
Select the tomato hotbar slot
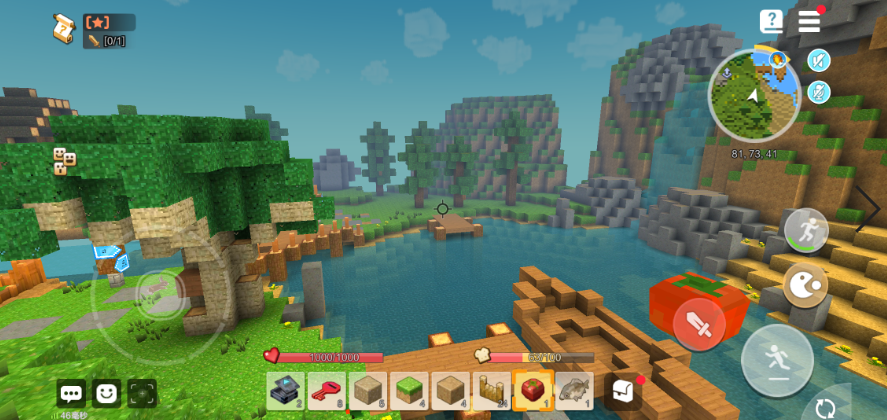533,390
